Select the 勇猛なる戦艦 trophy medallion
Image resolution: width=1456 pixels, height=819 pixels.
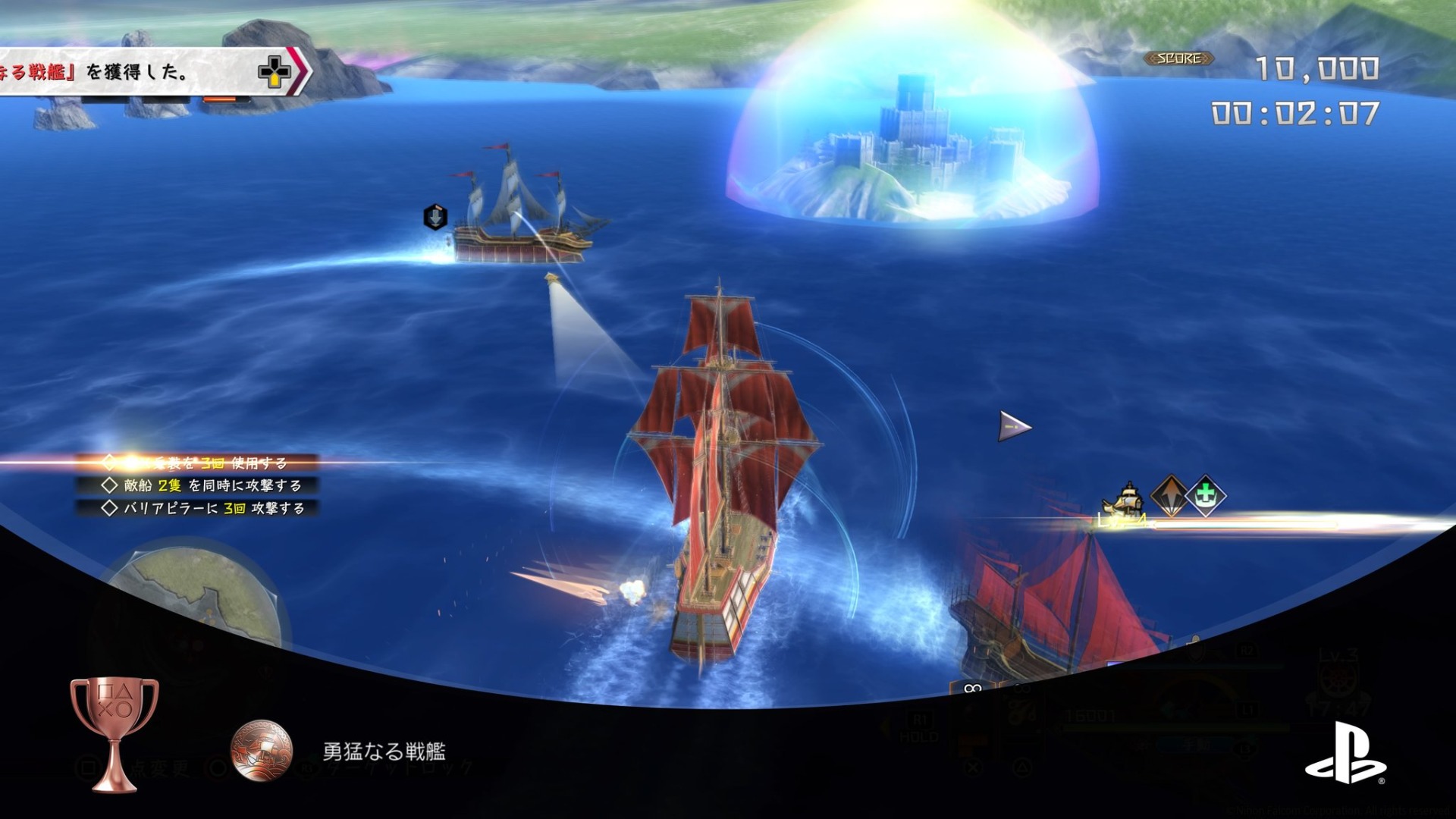pos(262,751)
